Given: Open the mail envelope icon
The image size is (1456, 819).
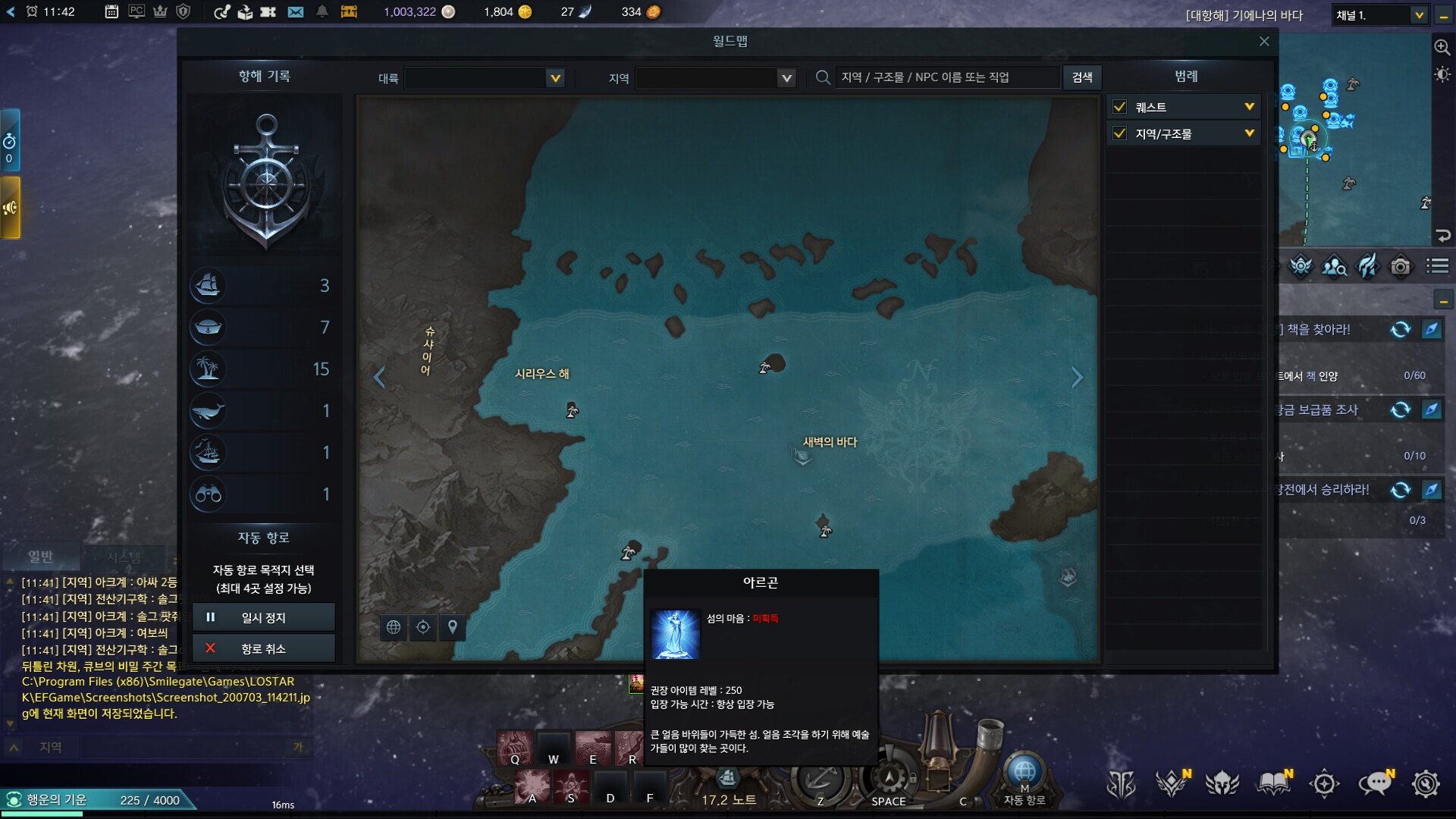Looking at the screenshot, I should (x=296, y=12).
